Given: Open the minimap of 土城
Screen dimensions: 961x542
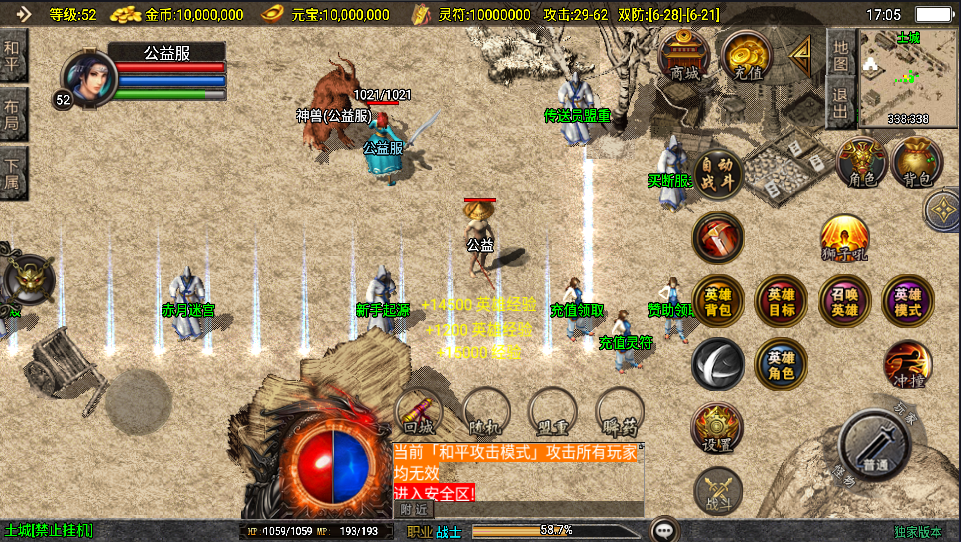Looking at the screenshot, I should point(908,78).
